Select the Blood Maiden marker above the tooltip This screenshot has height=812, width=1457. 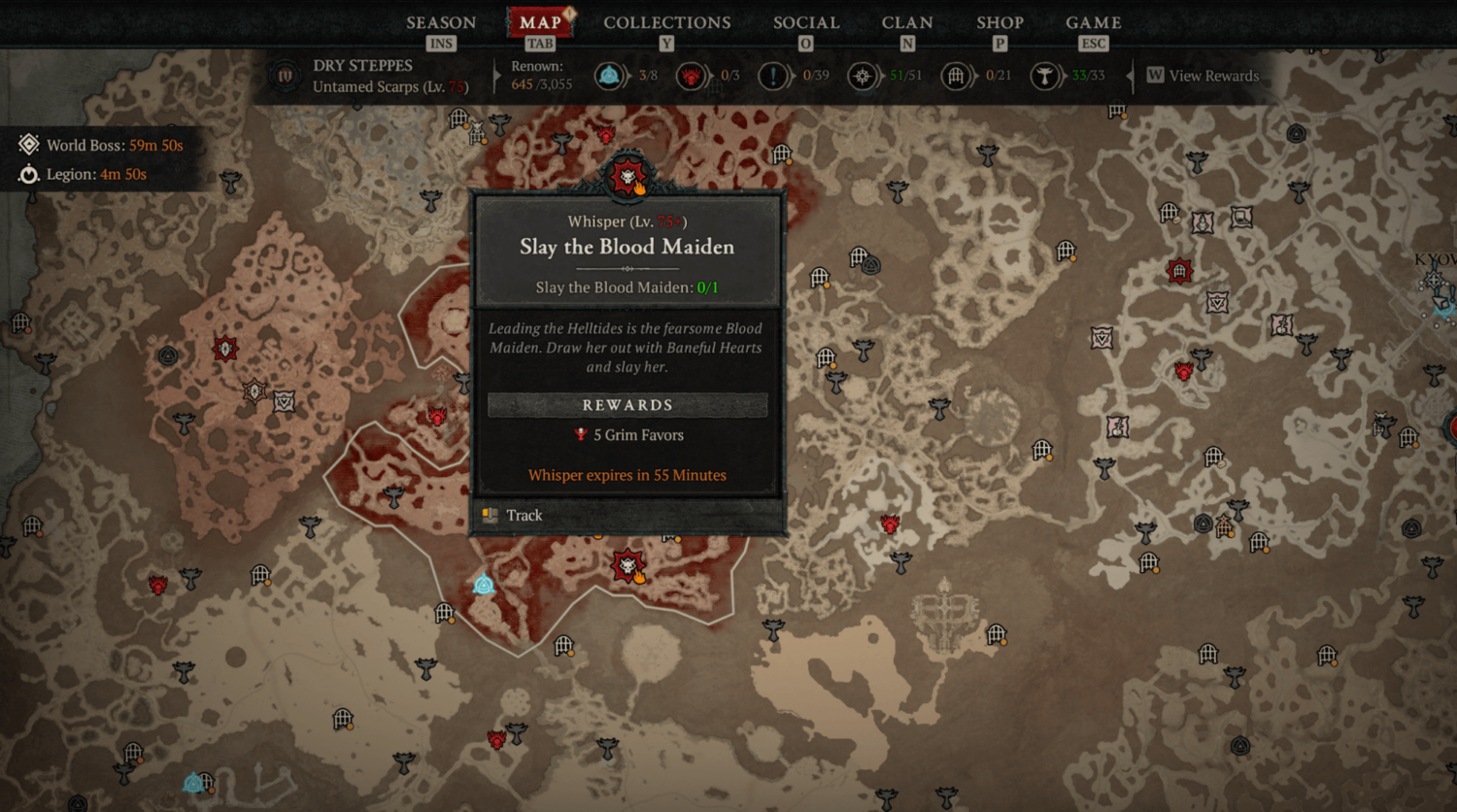coord(627,177)
